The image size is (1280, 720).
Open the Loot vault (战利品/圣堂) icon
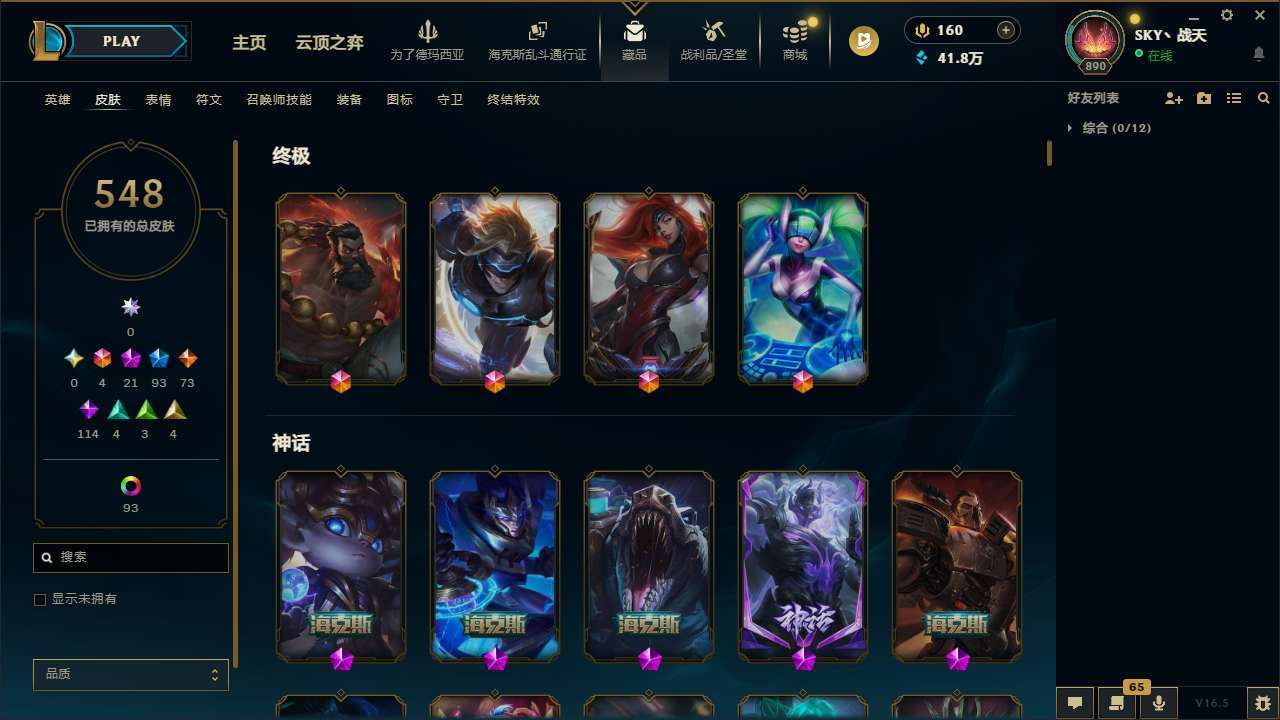[x=713, y=35]
